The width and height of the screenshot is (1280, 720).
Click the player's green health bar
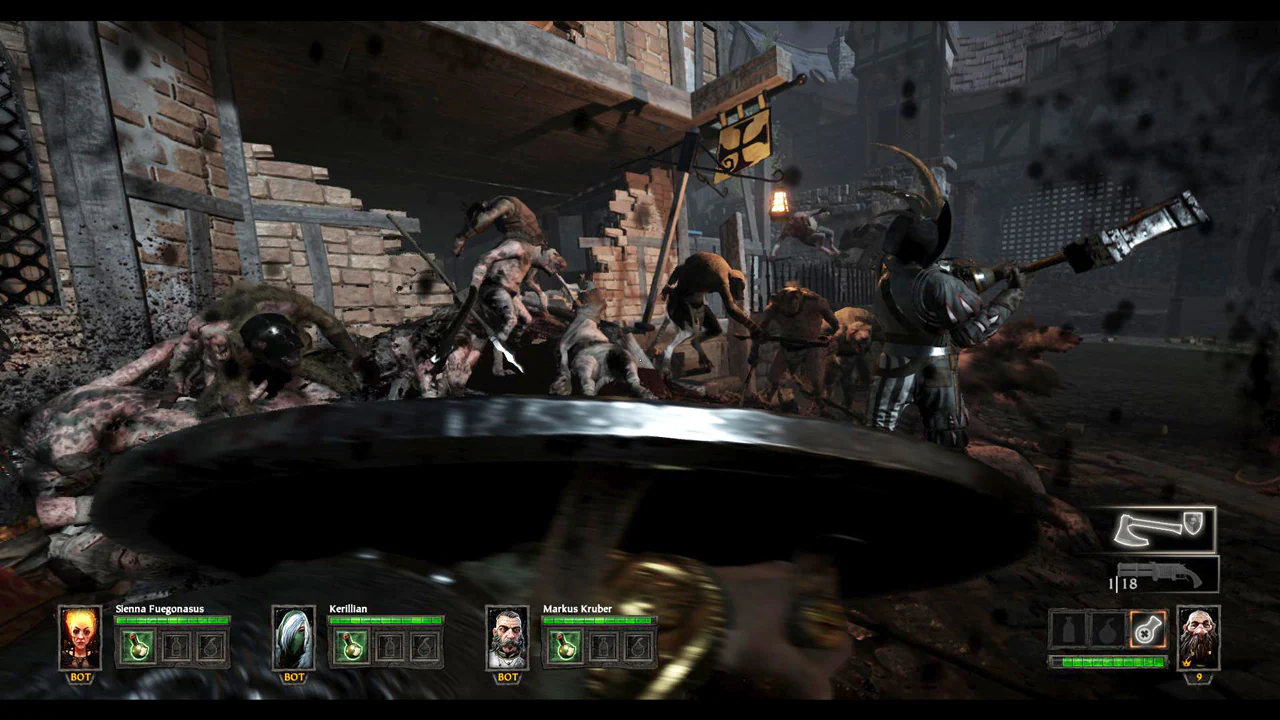point(1107,662)
